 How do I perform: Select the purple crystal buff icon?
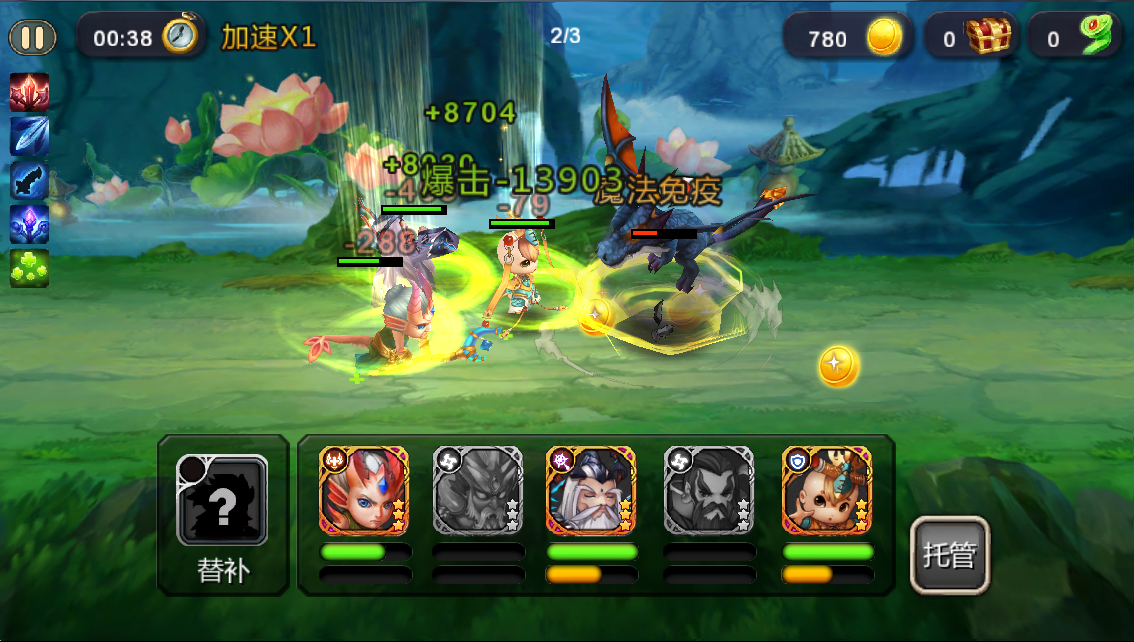point(29,224)
